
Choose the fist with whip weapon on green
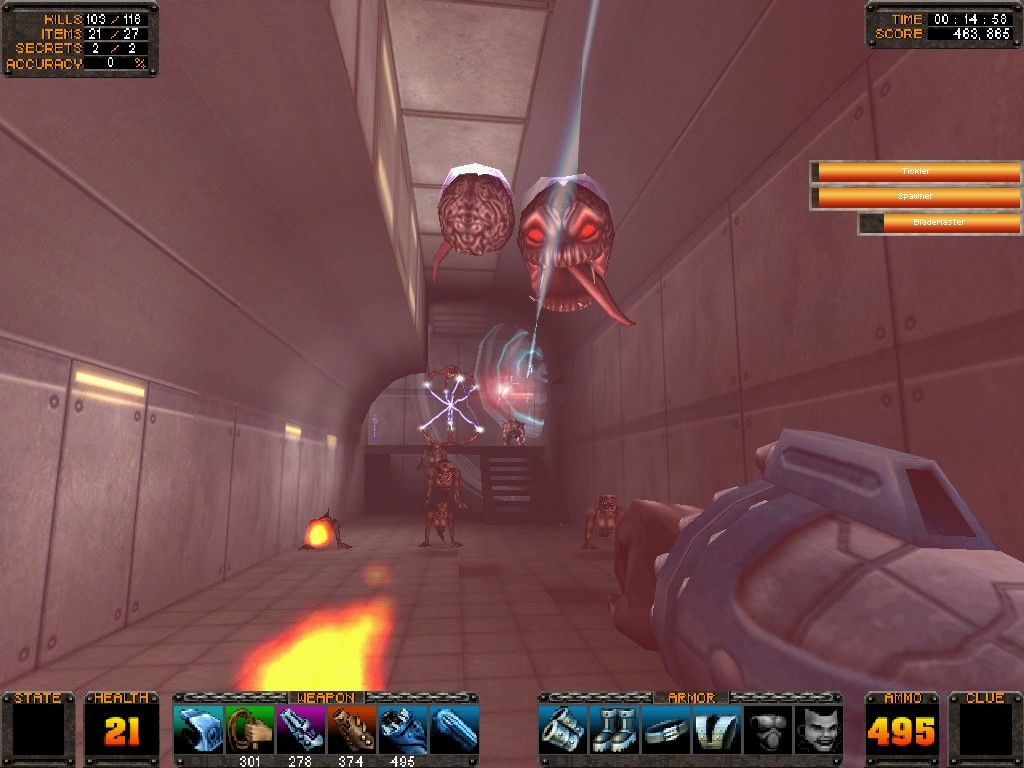(249, 730)
